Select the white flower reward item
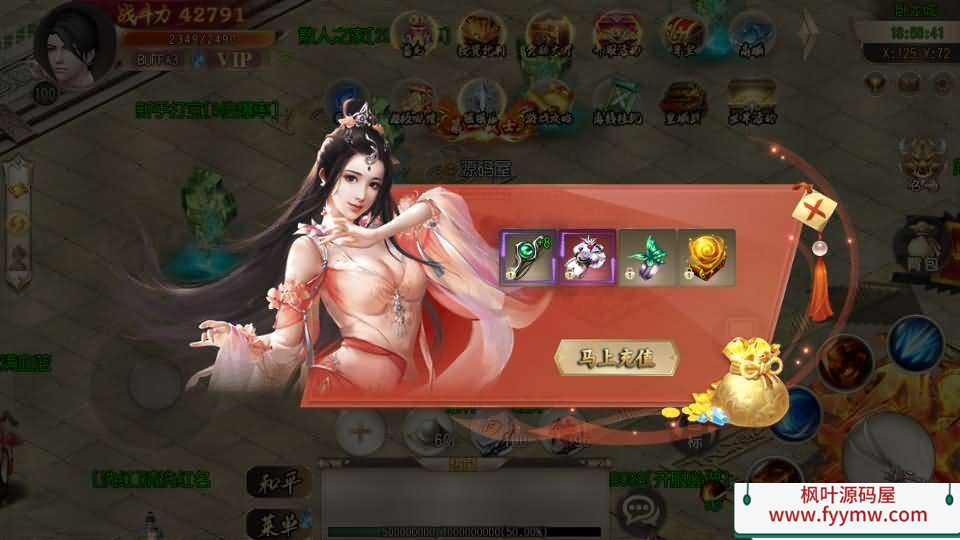This screenshot has width=960, height=540. click(x=587, y=258)
